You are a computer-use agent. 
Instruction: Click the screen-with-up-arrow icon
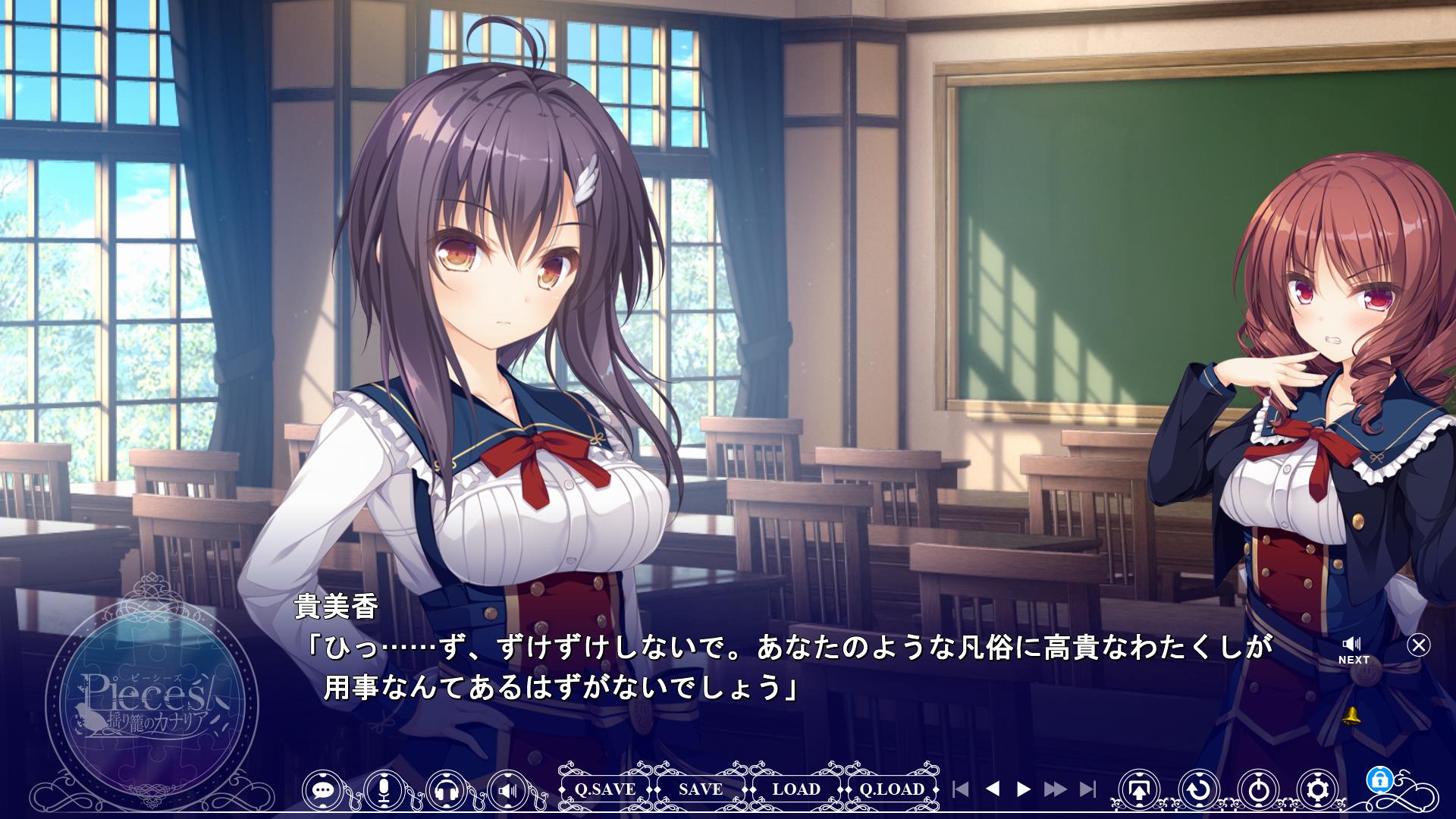click(x=1138, y=790)
